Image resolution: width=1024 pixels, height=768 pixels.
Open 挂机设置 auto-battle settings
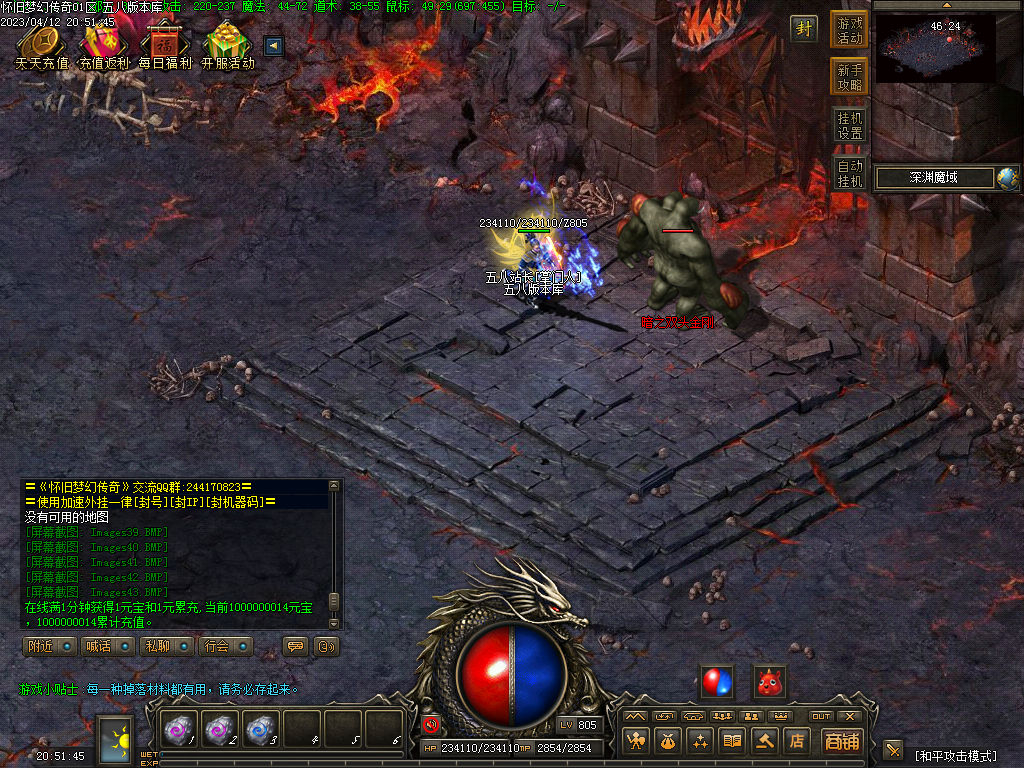click(850, 125)
